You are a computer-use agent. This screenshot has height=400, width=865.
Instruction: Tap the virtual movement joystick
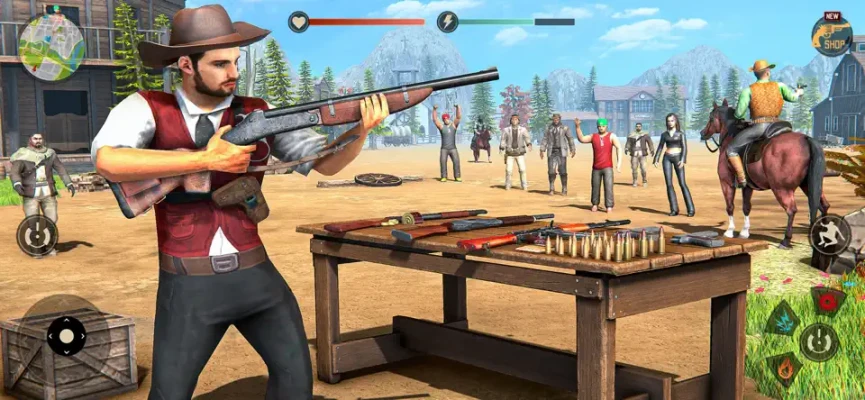66,335
